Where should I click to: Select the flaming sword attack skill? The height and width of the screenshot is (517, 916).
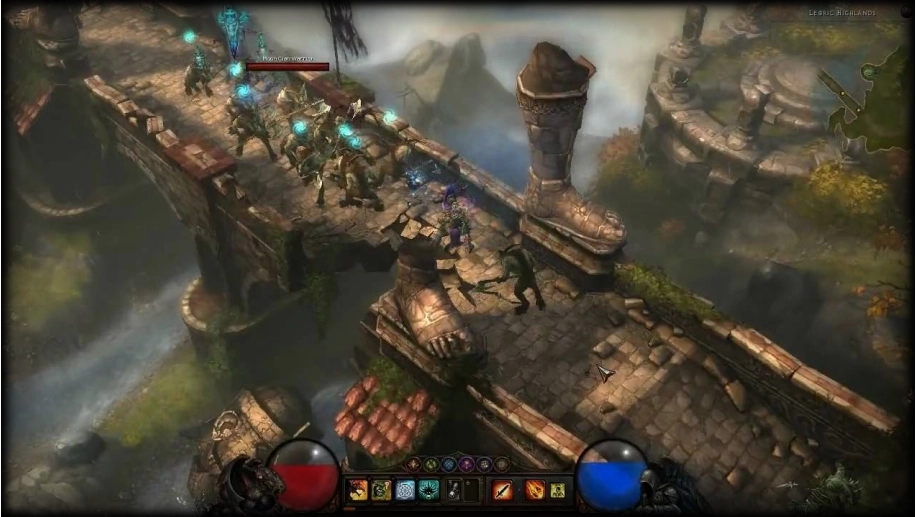click(502, 490)
